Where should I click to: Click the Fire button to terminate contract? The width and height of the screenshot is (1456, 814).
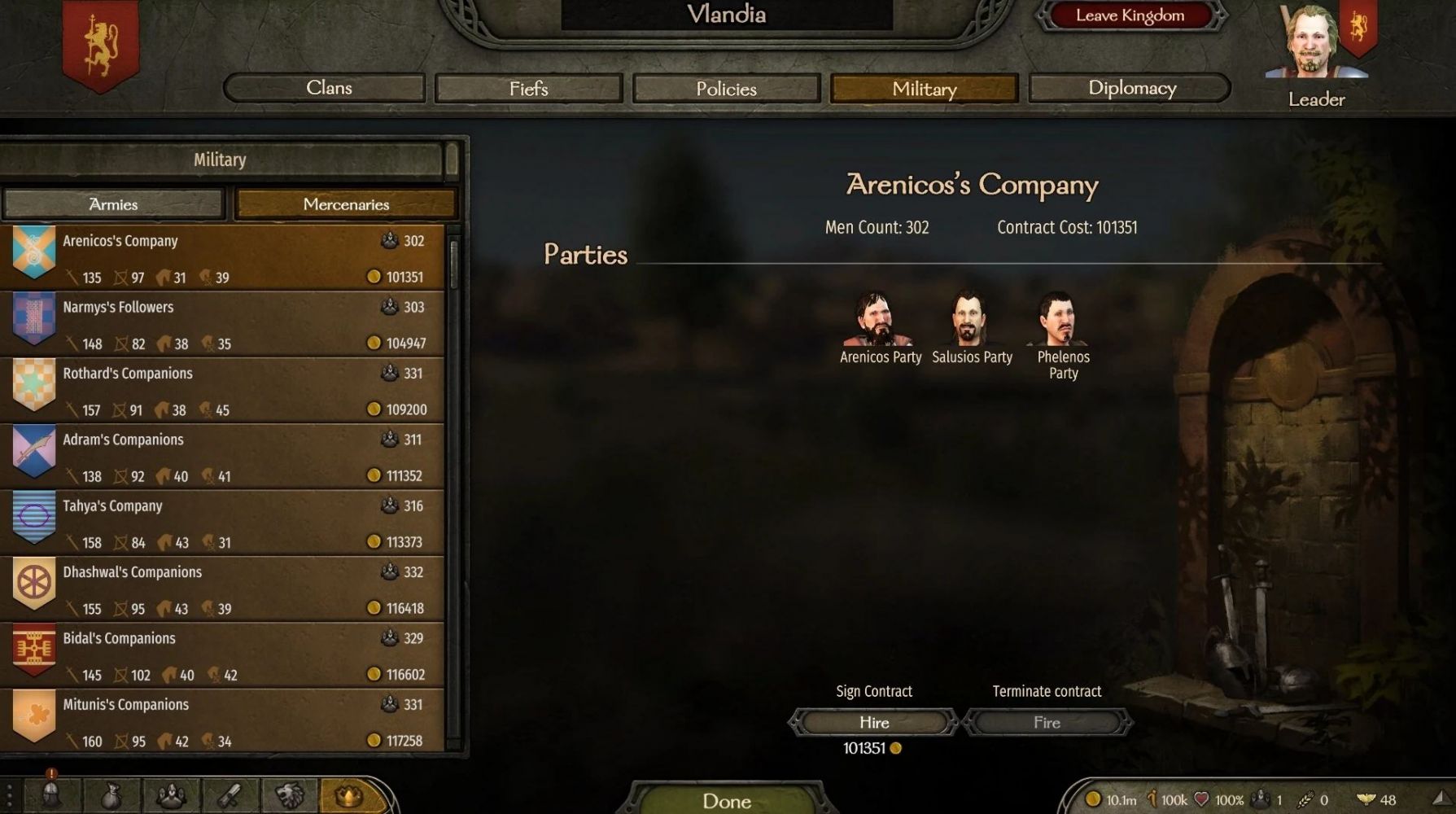point(1047,722)
